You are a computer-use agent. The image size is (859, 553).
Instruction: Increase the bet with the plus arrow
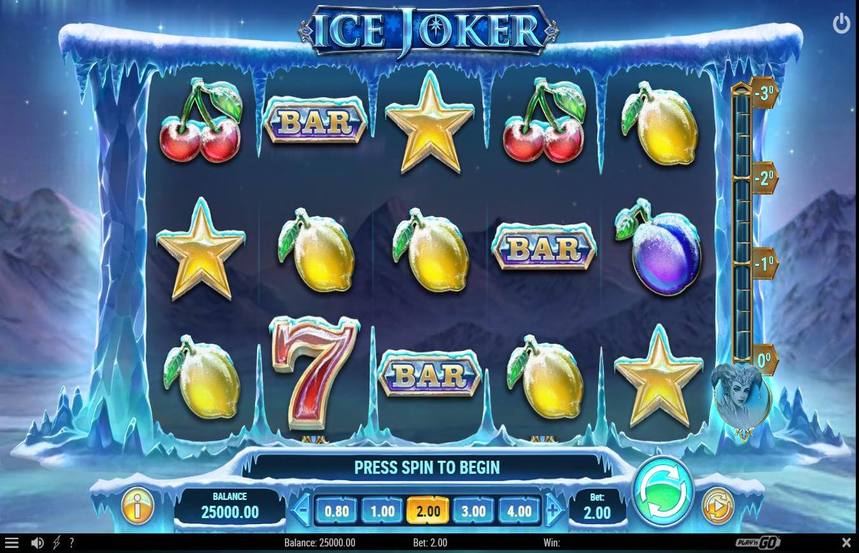pyautogui.click(x=555, y=510)
